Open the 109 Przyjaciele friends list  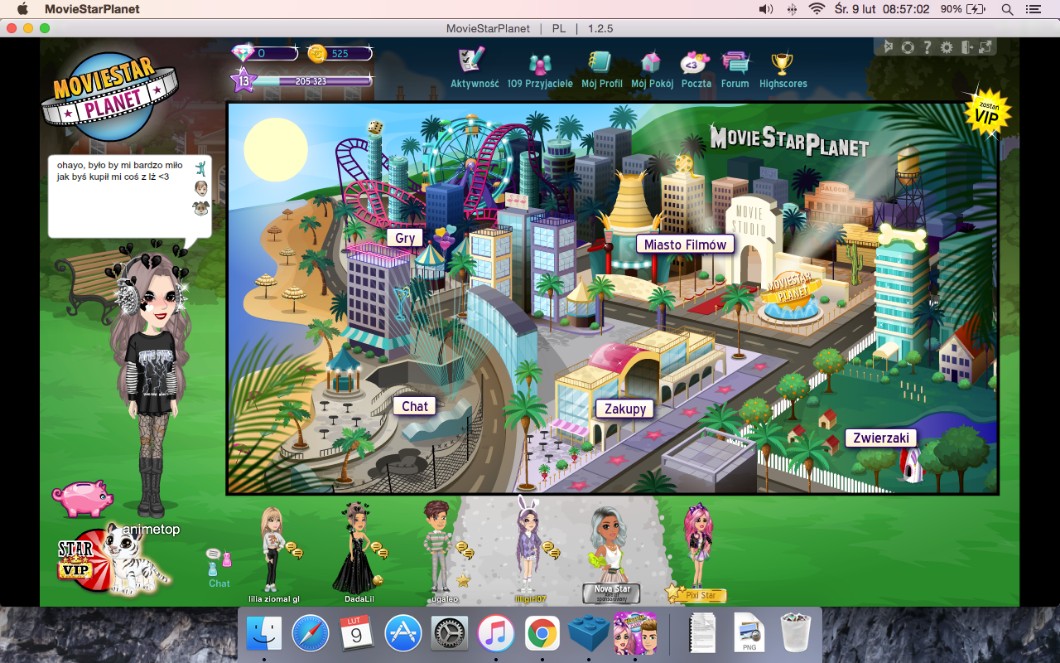pos(540,70)
